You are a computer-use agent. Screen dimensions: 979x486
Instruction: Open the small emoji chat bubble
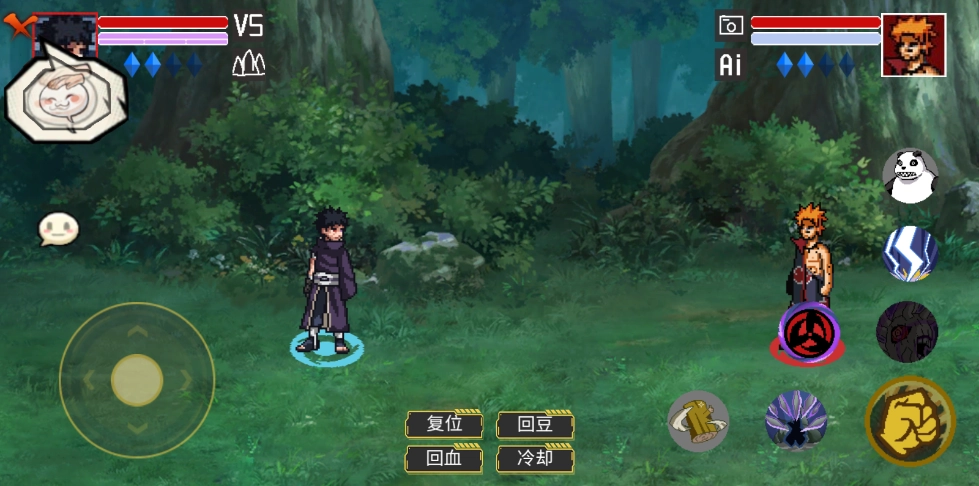58,229
